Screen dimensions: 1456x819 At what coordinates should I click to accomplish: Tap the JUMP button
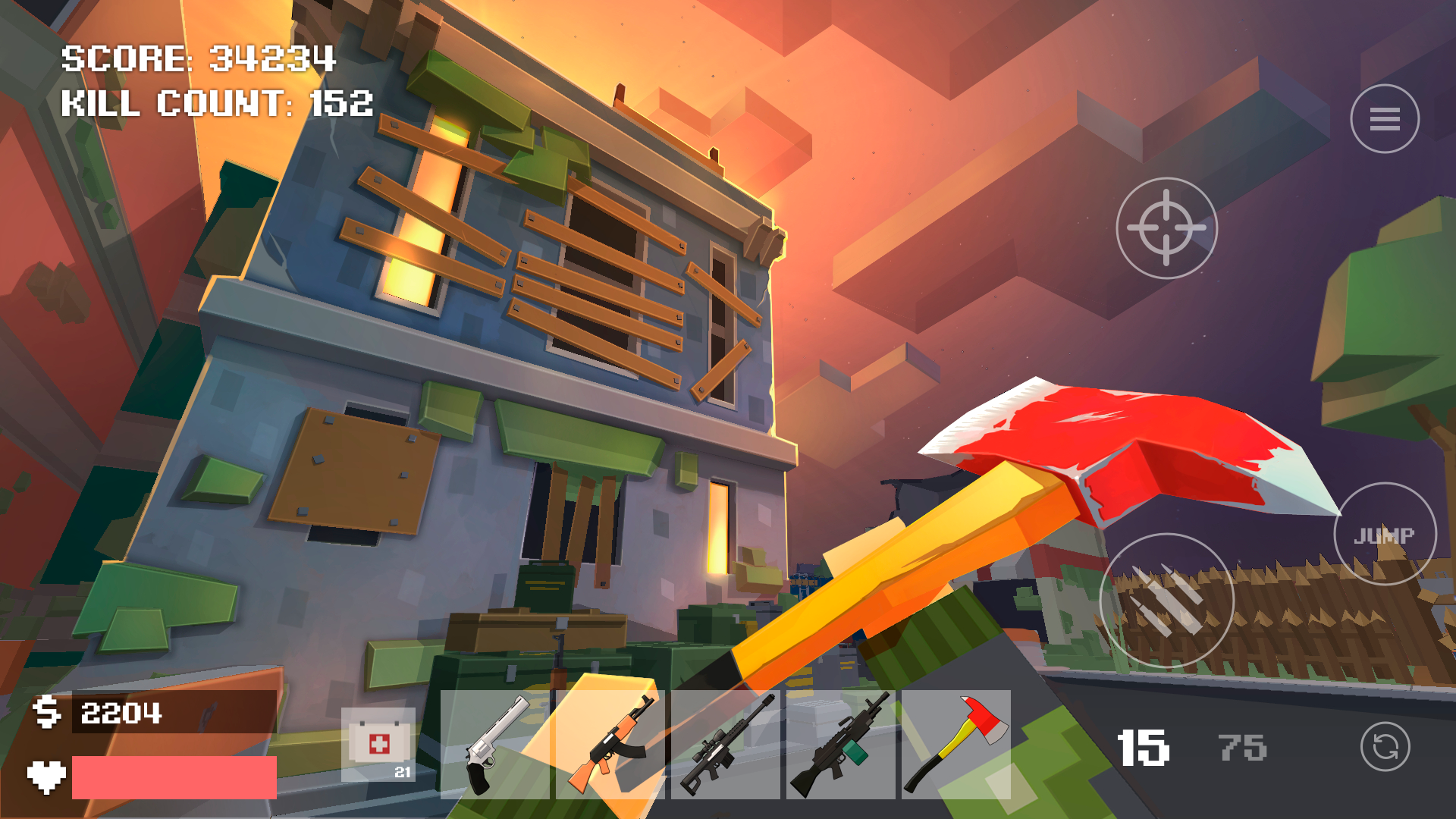(1385, 535)
